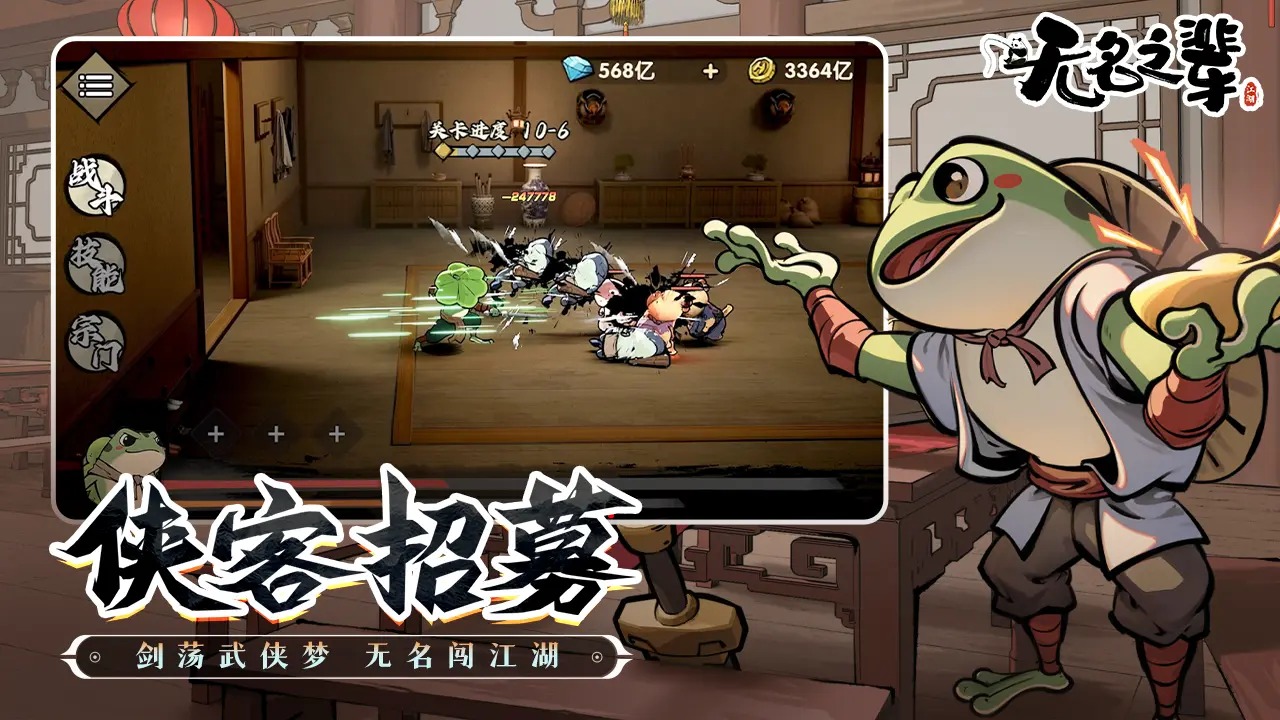
Task: Click the blue diamond currency icon
Action: (575, 67)
